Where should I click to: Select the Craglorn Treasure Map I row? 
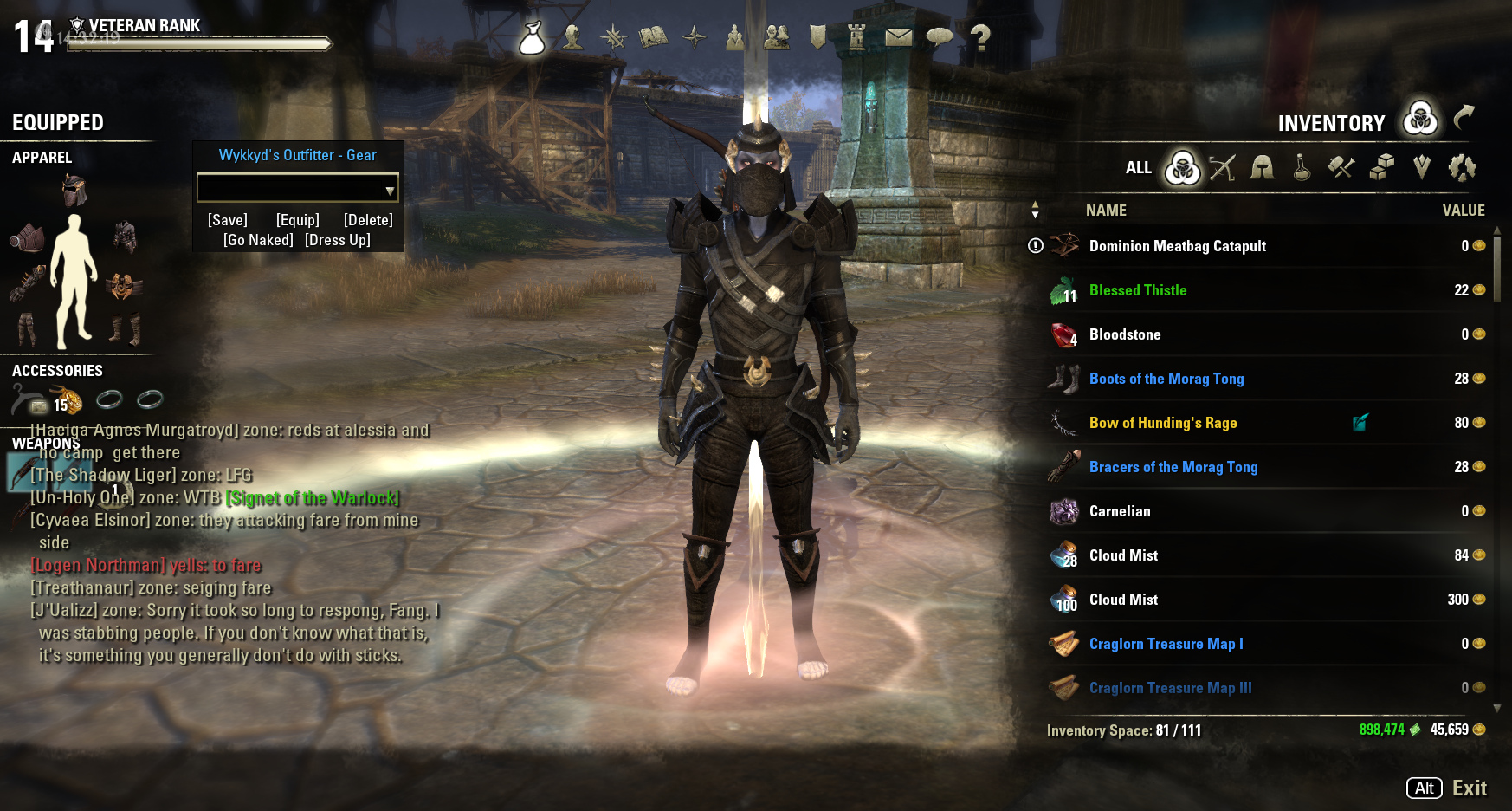1166,644
